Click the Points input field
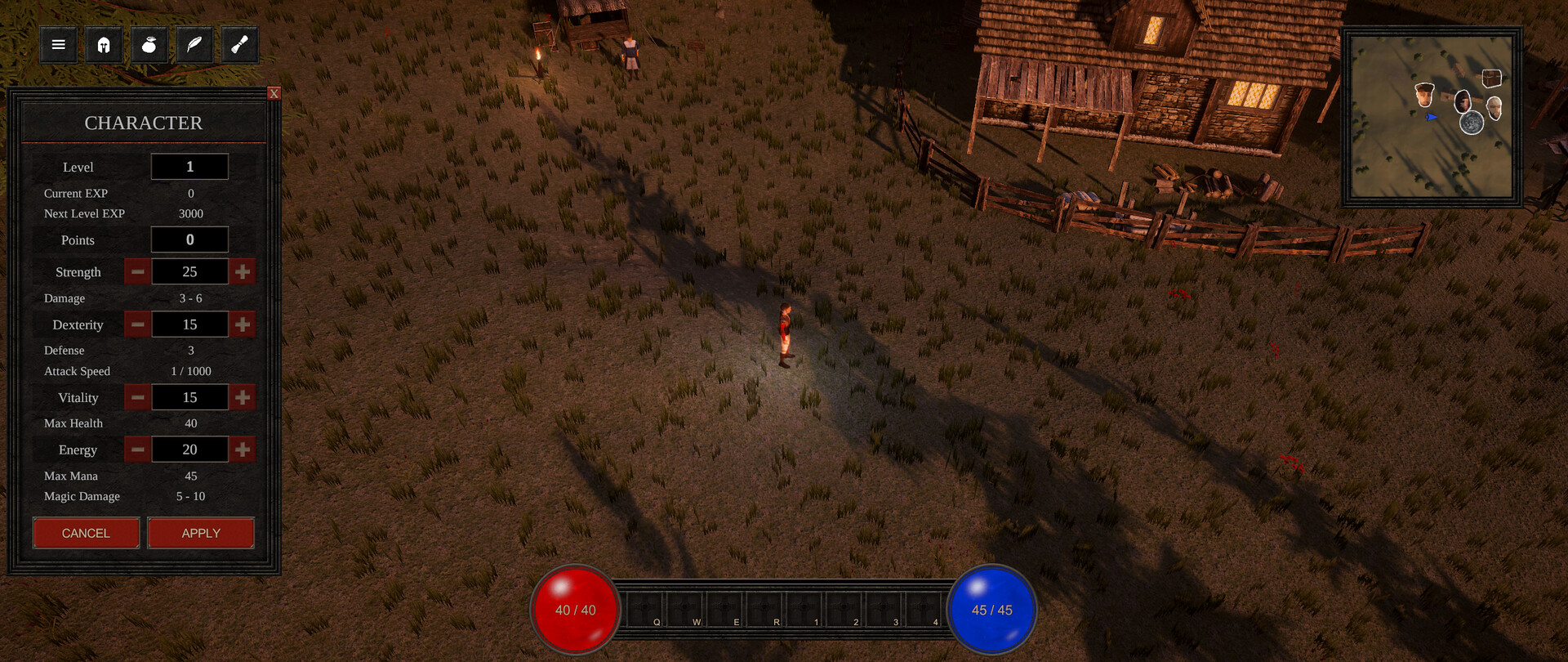 189,239
